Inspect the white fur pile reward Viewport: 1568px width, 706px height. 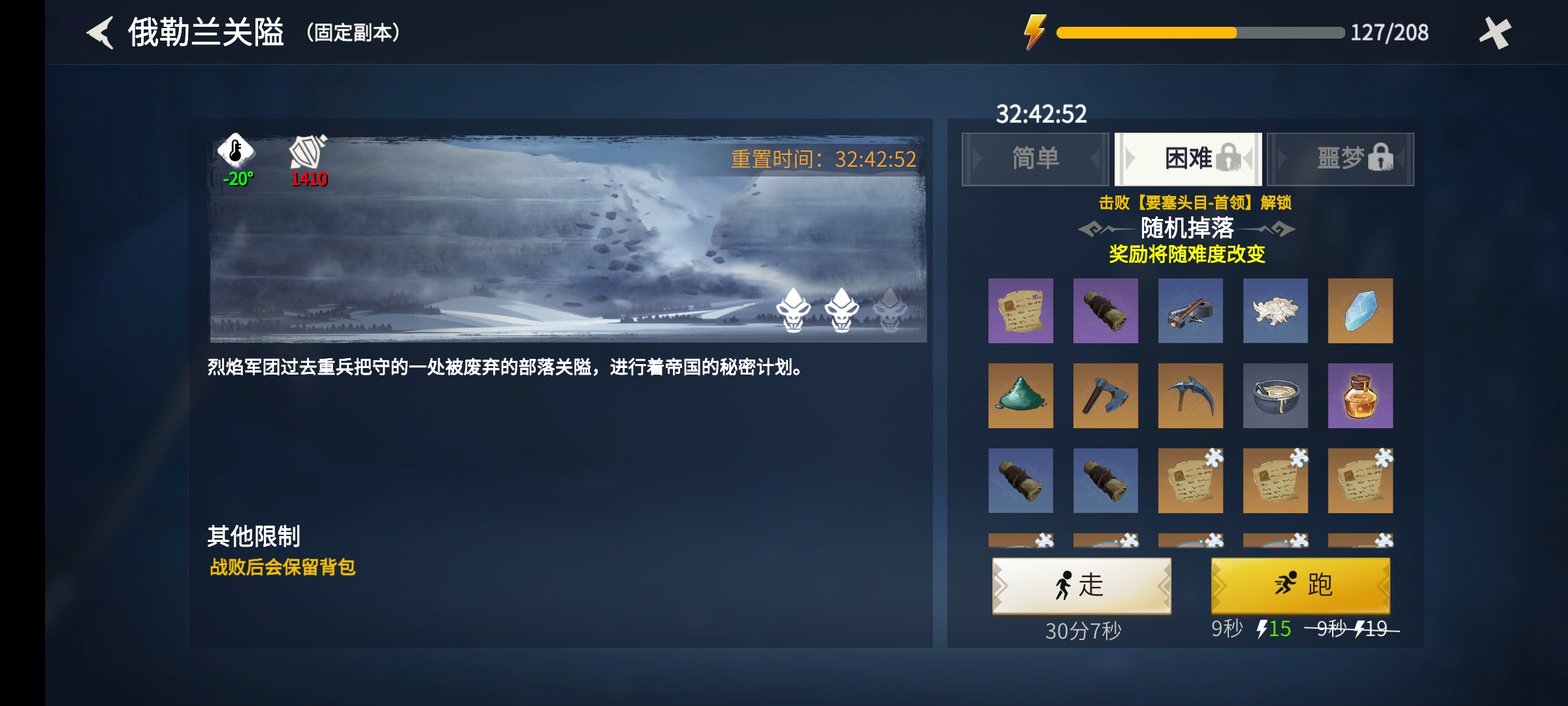click(x=1275, y=311)
